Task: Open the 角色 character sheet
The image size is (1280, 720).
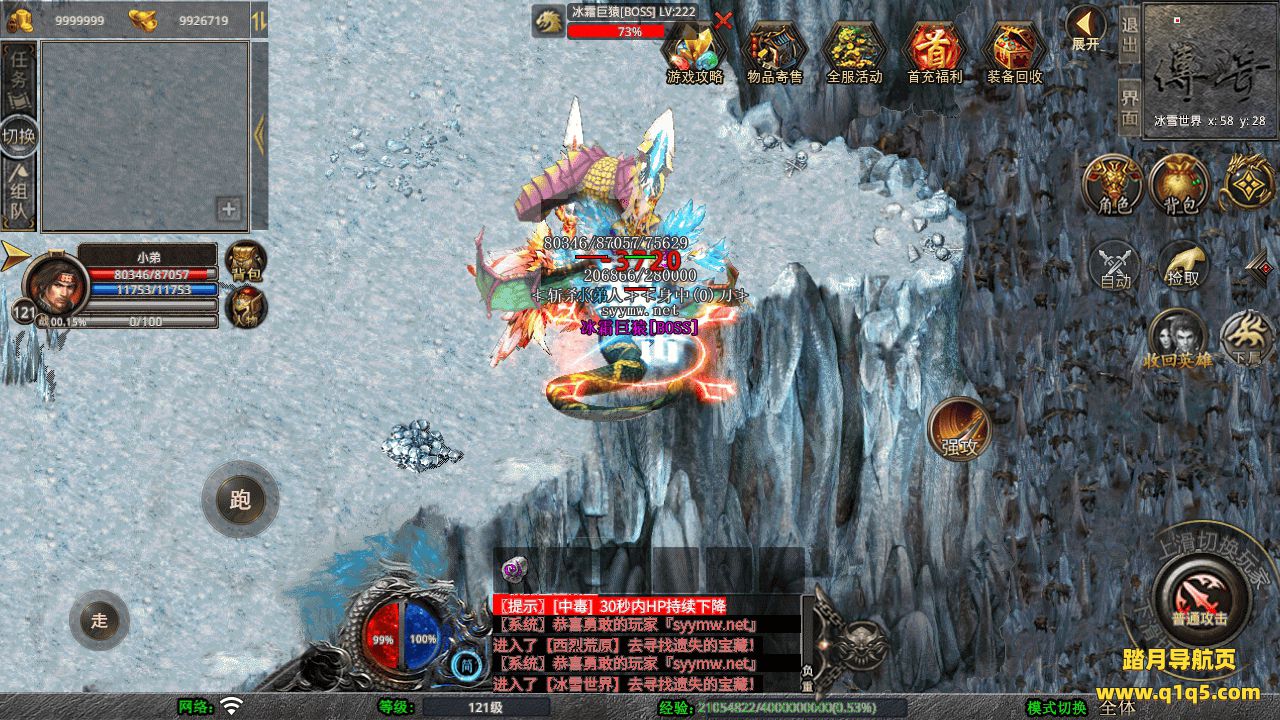Action: pos(1114,184)
